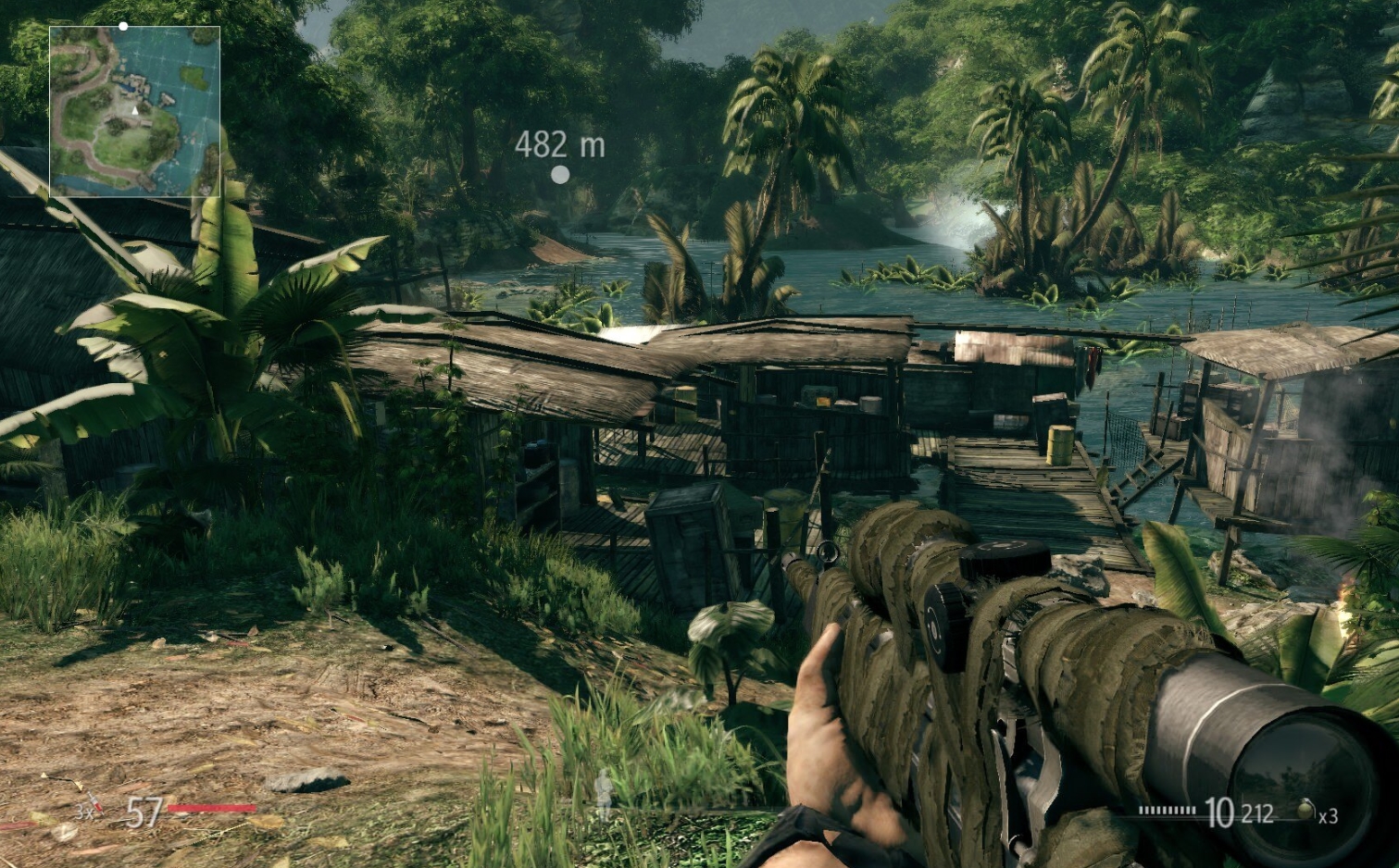Image resolution: width=1399 pixels, height=868 pixels.
Task: Click the current magazine count 10
Action: click(x=1219, y=811)
